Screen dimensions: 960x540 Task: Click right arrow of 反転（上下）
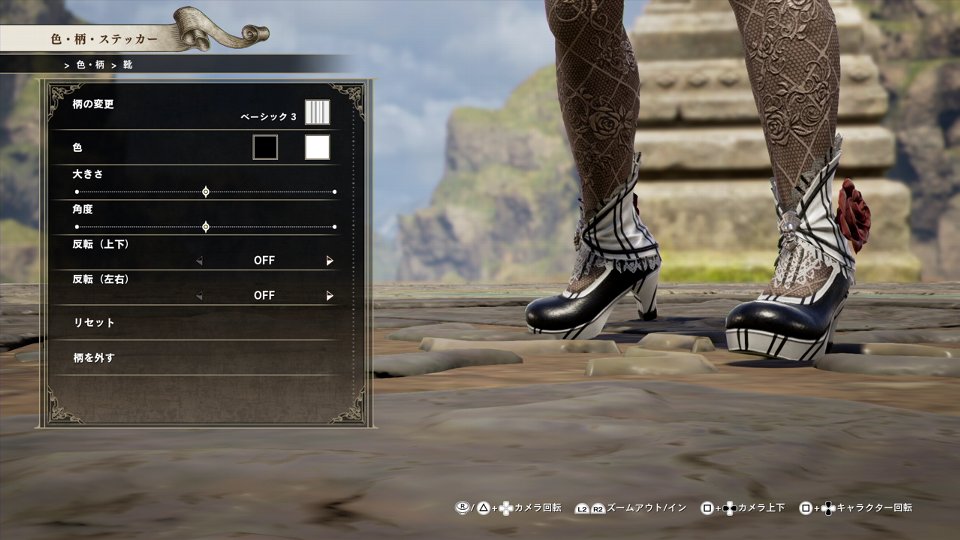point(329,261)
